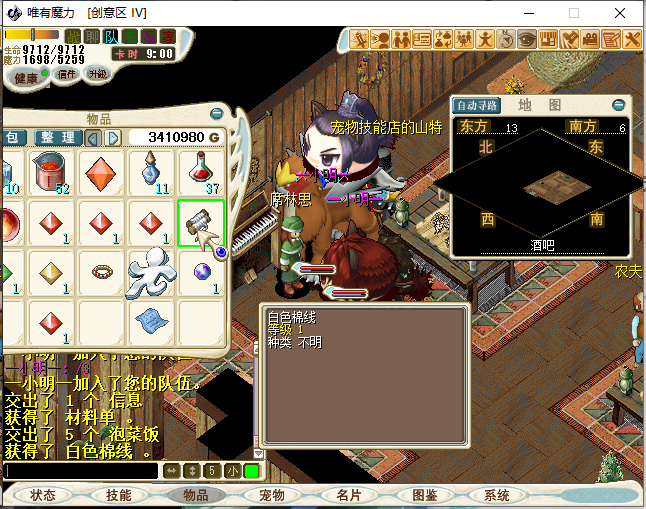The height and width of the screenshot is (509, 646).
Task: Click the 自动寻路 auto-pathfinding button
Action: click(x=477, y=105)
